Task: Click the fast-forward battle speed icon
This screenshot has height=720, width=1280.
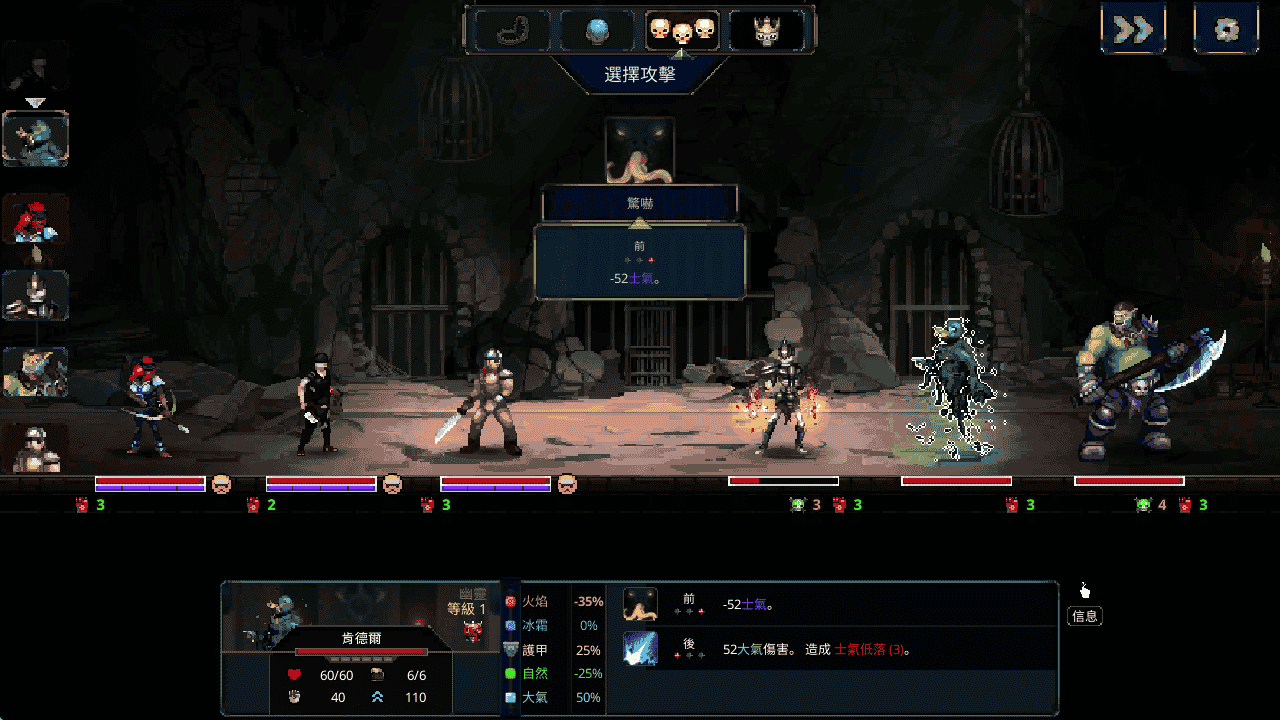Action: pyautogui.click(x=1133, y=27)
